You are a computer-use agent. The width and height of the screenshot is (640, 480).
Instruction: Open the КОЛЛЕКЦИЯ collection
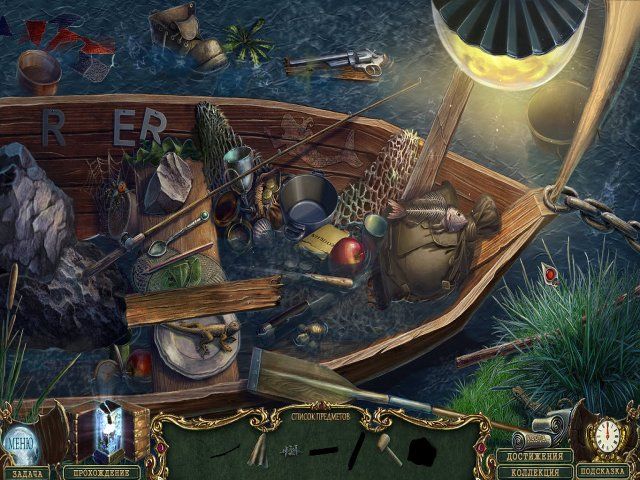pos(535,471)
